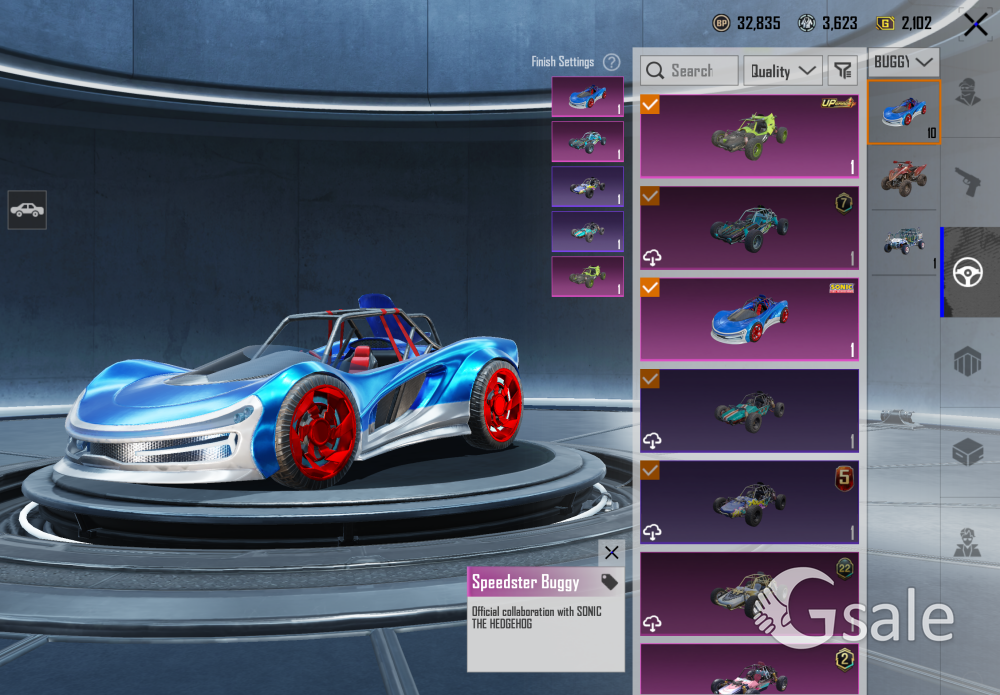The image size is (1000, 695).
Task: Open the filter options button
Action: tap(844, 70)
